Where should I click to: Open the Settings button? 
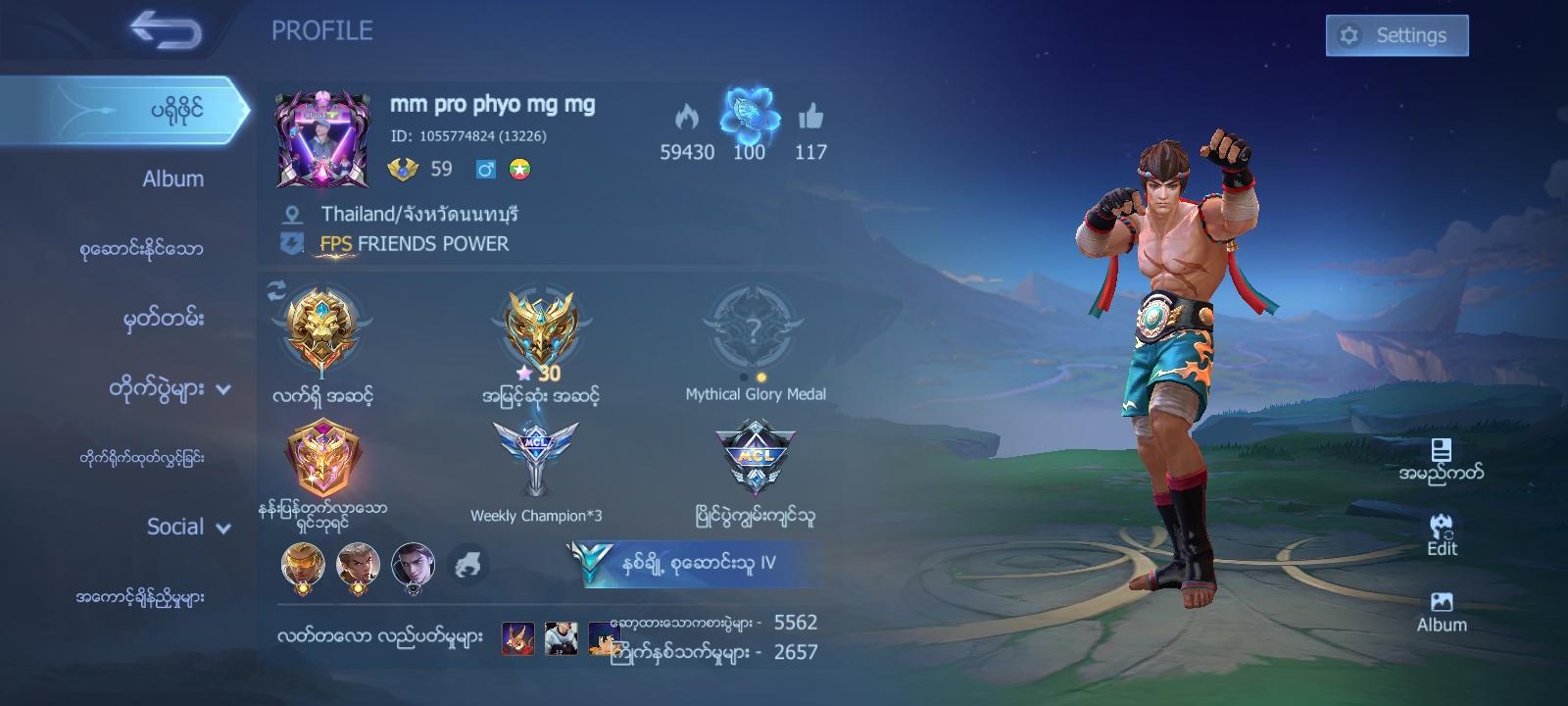point(1396,34)
